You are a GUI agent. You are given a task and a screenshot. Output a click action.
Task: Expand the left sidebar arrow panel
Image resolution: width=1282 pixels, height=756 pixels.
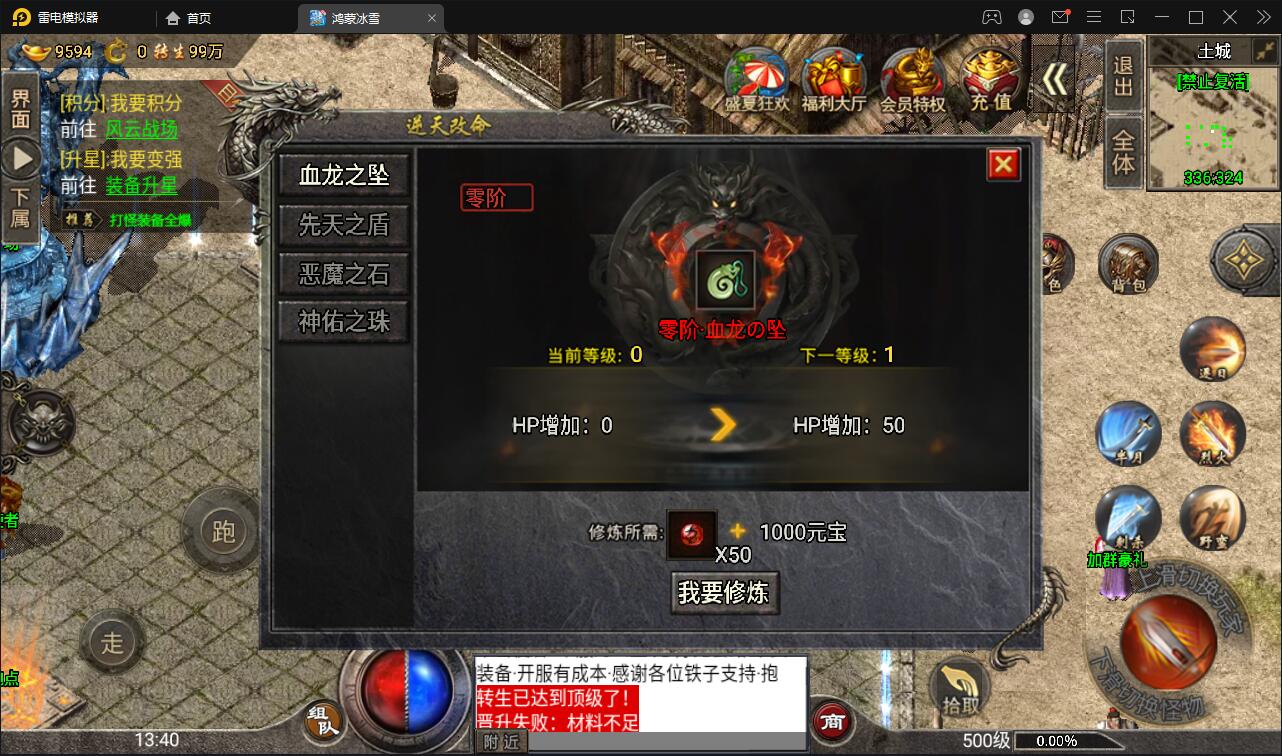[22, 156]
